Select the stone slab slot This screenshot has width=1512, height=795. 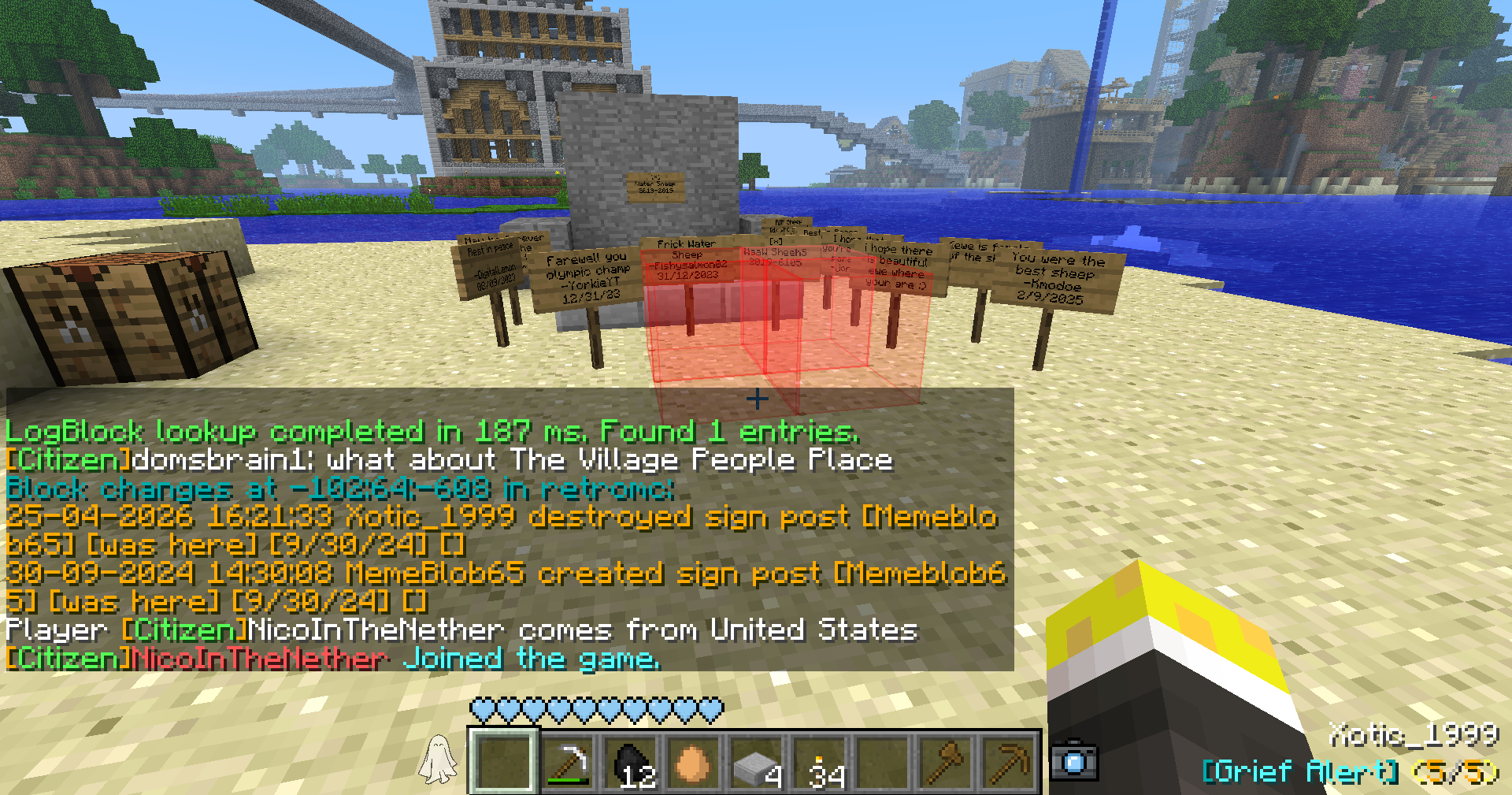click(x=756, y=762)
